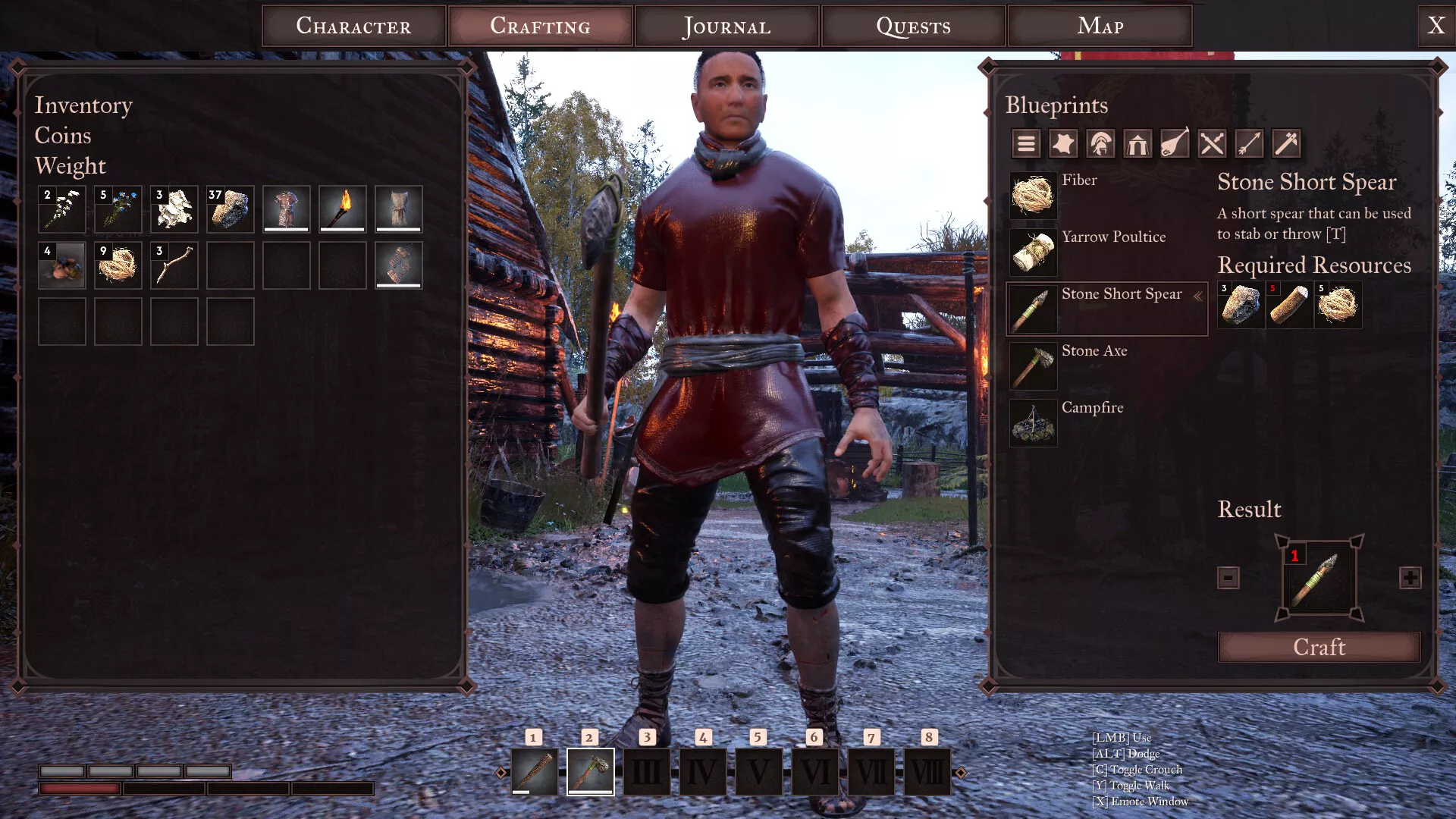Select the spear in hotbar slot 1
This screenshot has height=819, width=1456.
click(x=535, y=771)
